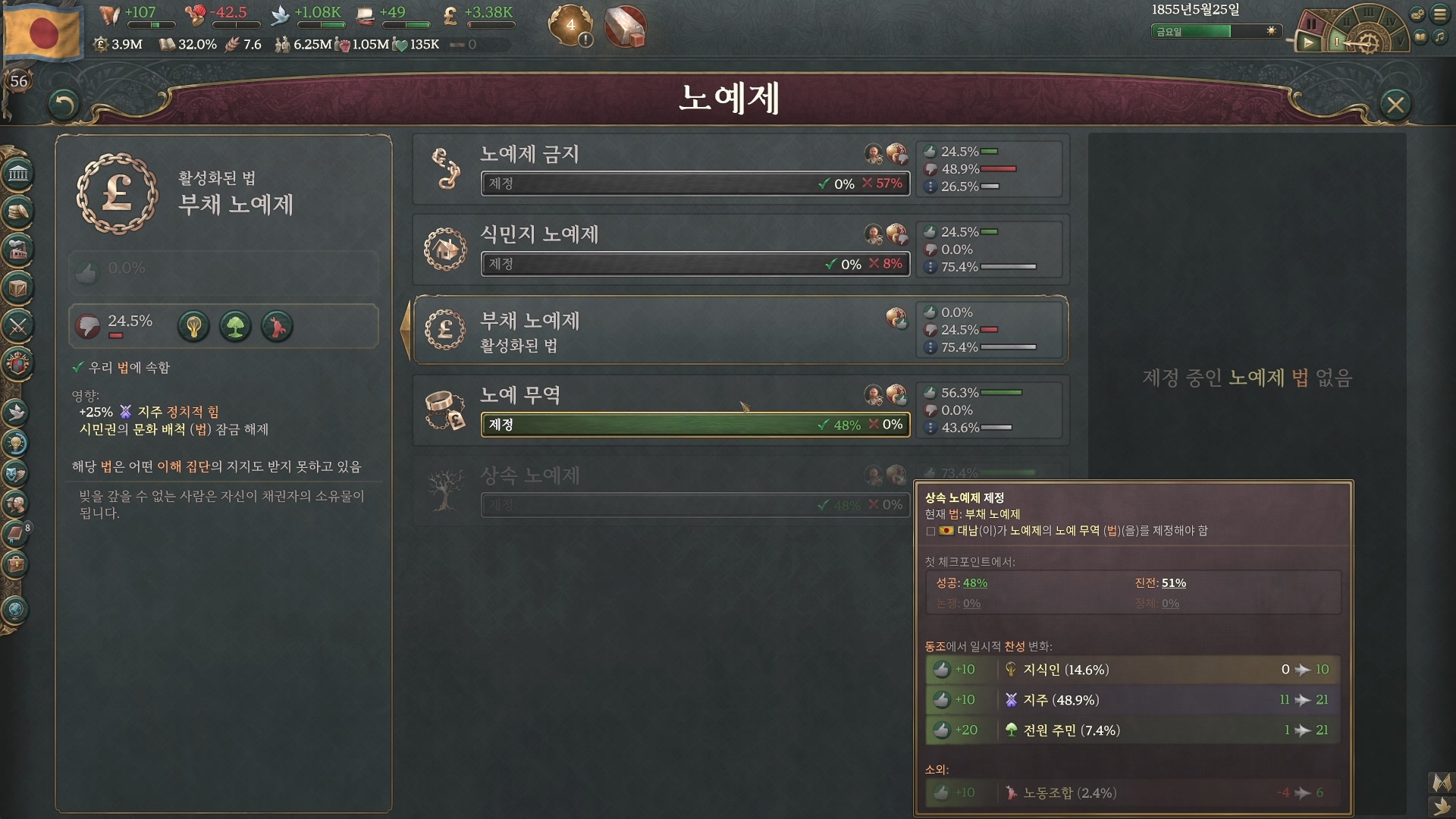Enact the 노예제 금지 law
The width and height of the screenshot is (1456, 819).
[x=695, y=184]
